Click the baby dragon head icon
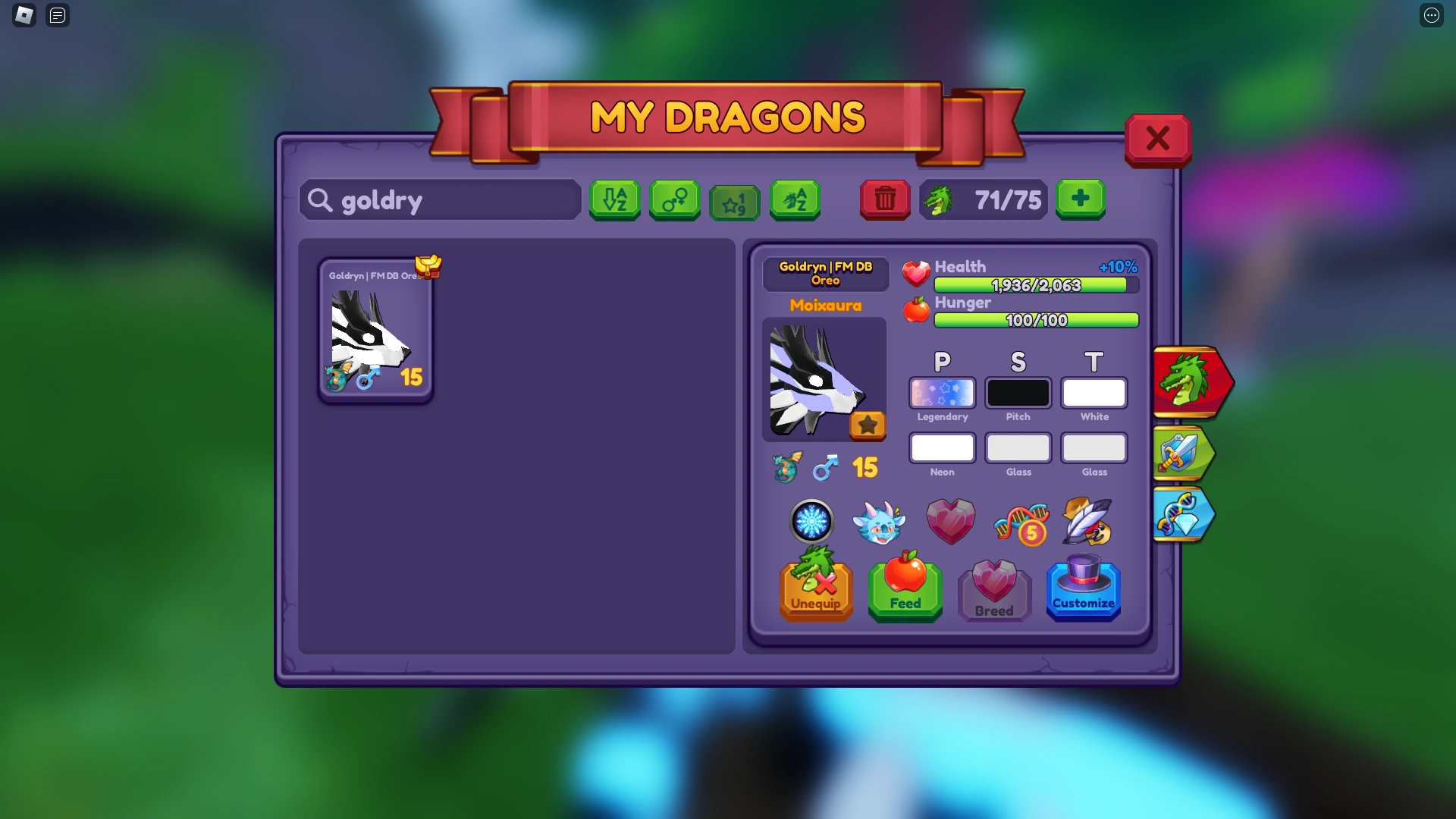 (x=881, y=521)
